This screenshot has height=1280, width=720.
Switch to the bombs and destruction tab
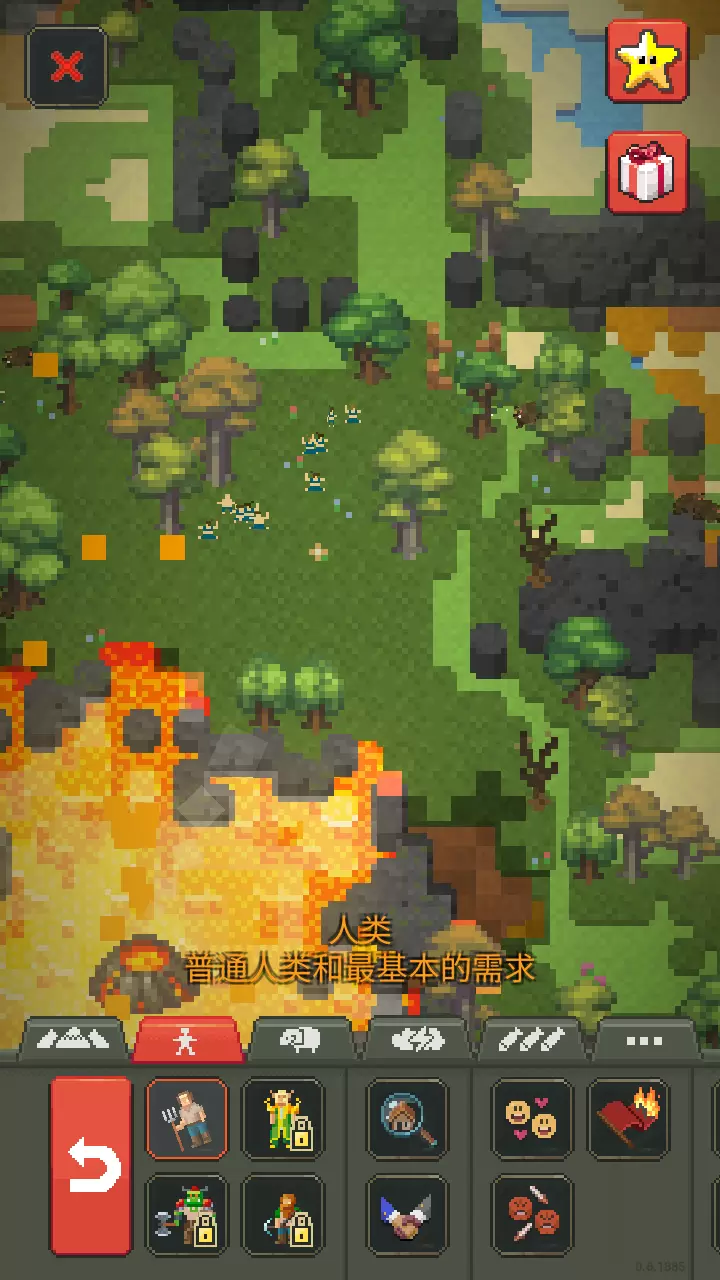coord(531,1041)
